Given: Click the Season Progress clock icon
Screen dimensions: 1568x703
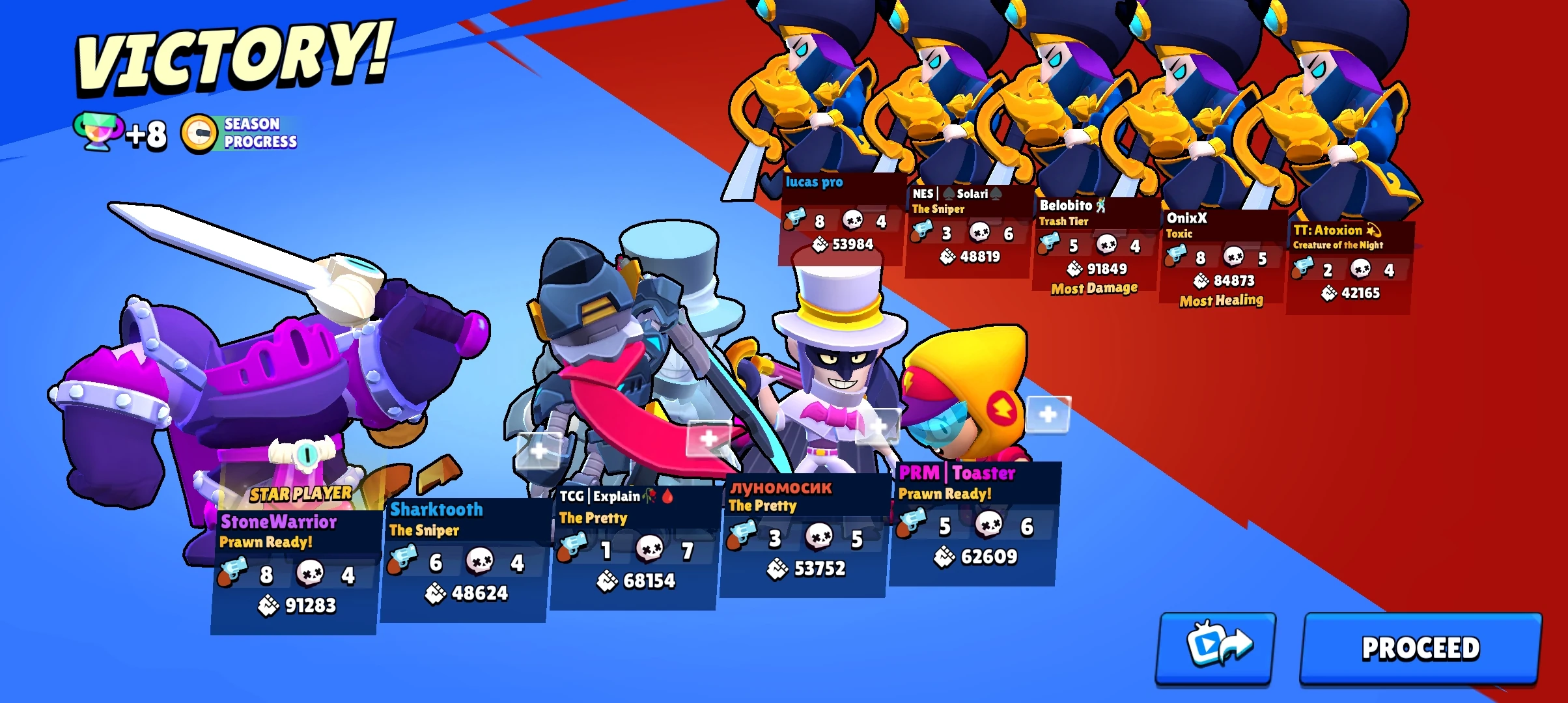Looking at the screenshot, I should pos(199,133).
